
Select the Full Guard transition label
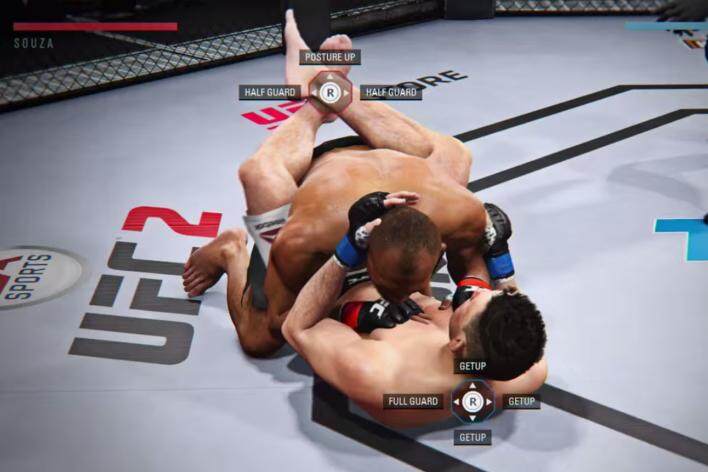coord(412,401)
